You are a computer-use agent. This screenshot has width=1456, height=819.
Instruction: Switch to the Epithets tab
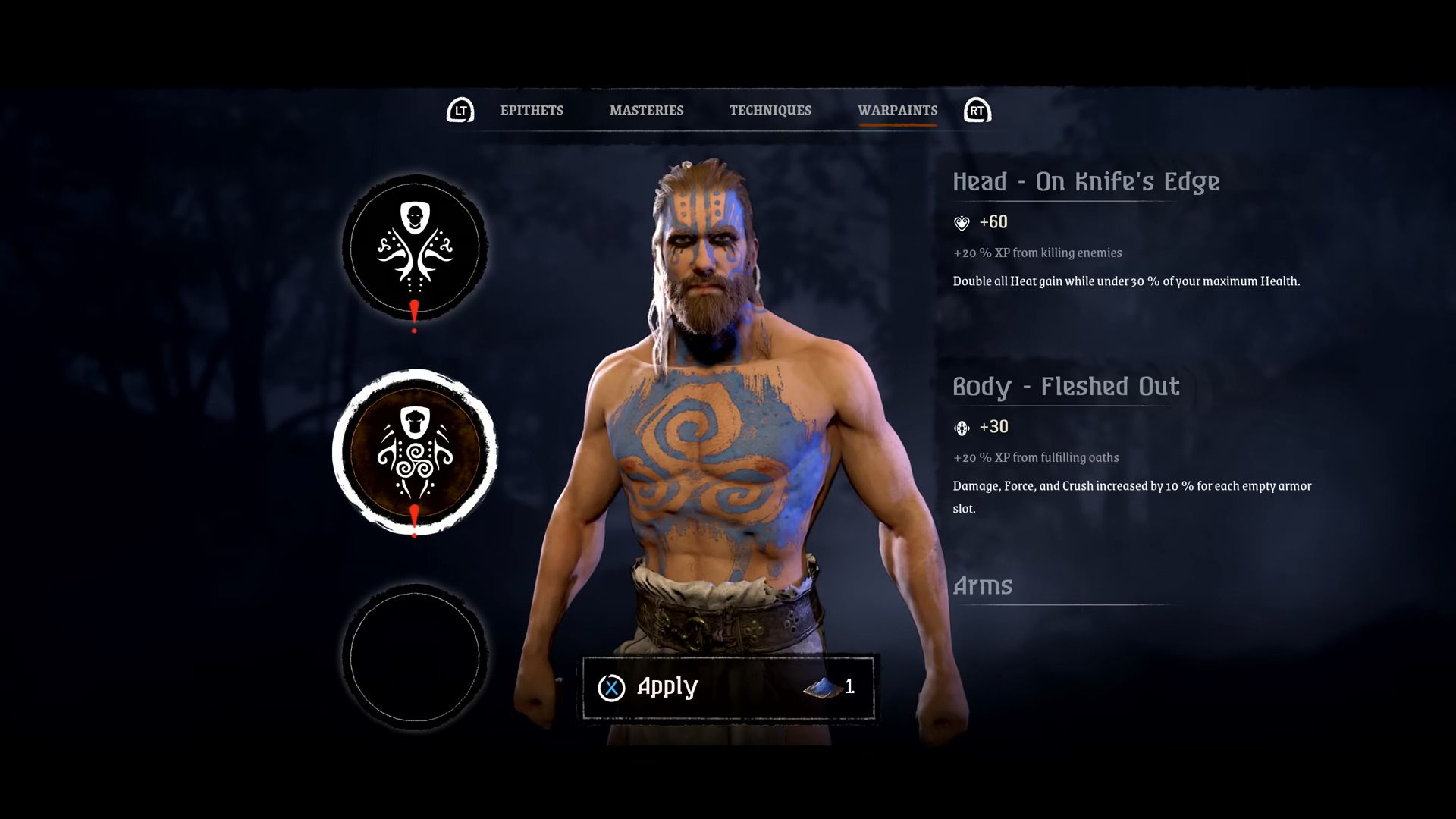coord(532,111)
